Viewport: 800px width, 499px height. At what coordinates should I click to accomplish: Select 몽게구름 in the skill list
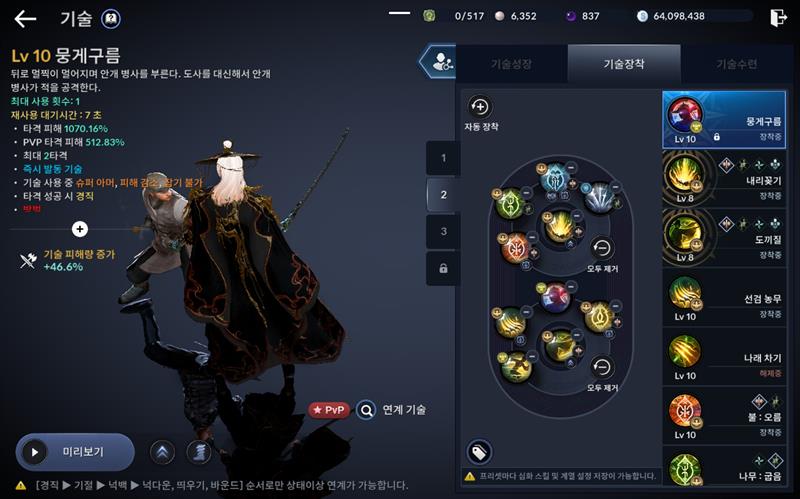click(x=724, y=120)
